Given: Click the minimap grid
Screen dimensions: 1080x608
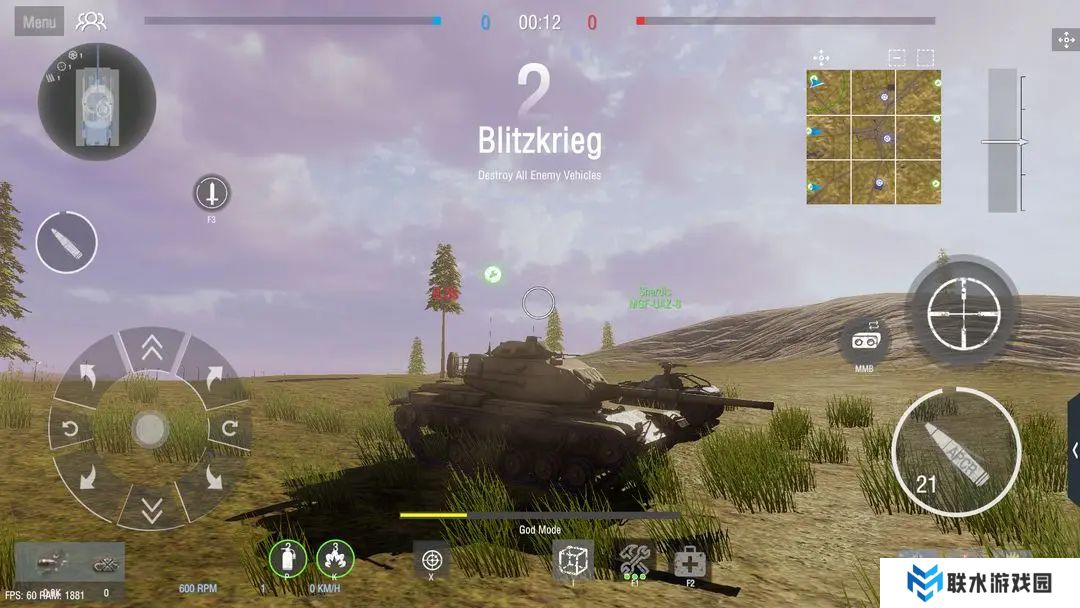Looking at the screenshot, I should click(x=873, y=137).
